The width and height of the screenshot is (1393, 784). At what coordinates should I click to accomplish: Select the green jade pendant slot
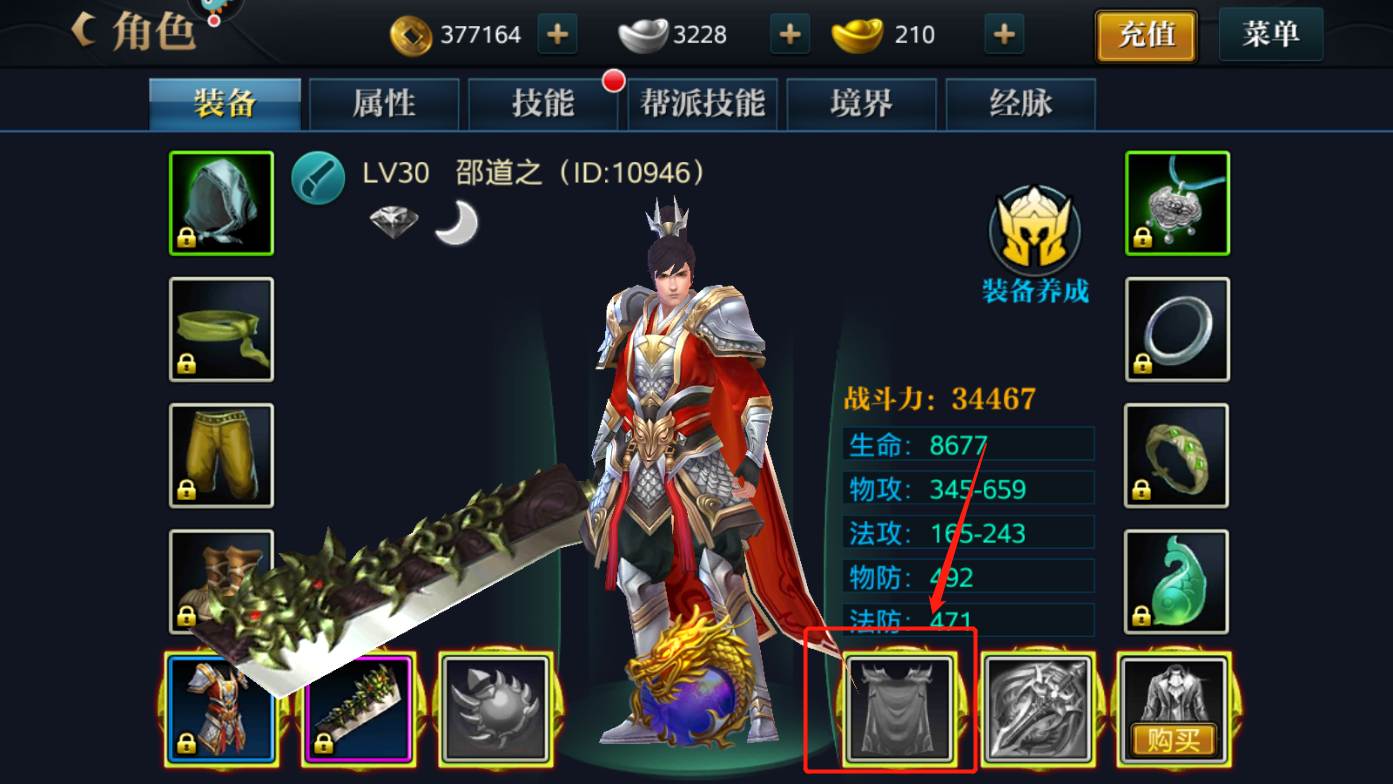click(x=1176, y=582)
